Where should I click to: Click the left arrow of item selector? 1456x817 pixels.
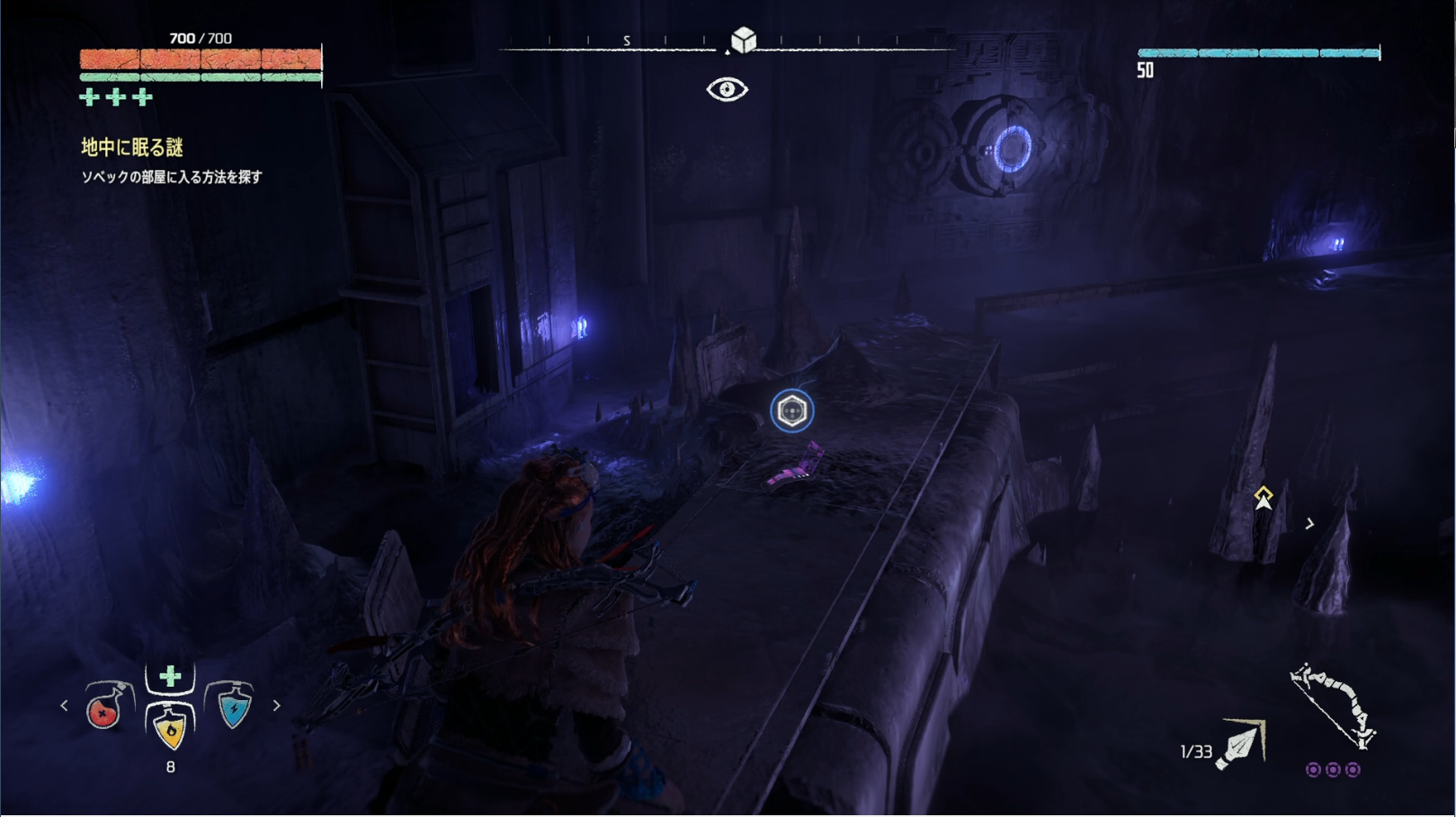coord(64,706)
